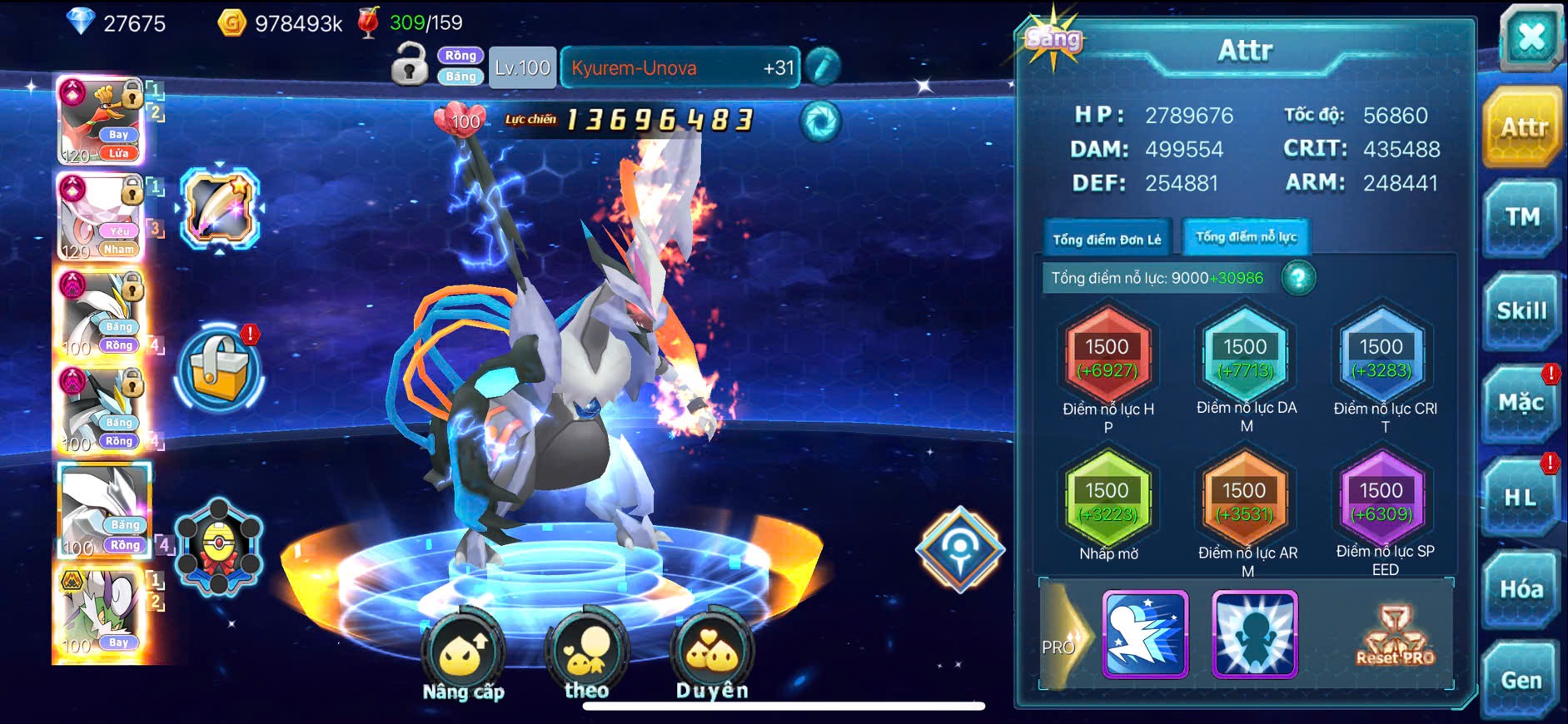Edit the Kyurem-Unova name with the pencil
This screenshot has width=1568, height=724.
click(x=823, y=67)
